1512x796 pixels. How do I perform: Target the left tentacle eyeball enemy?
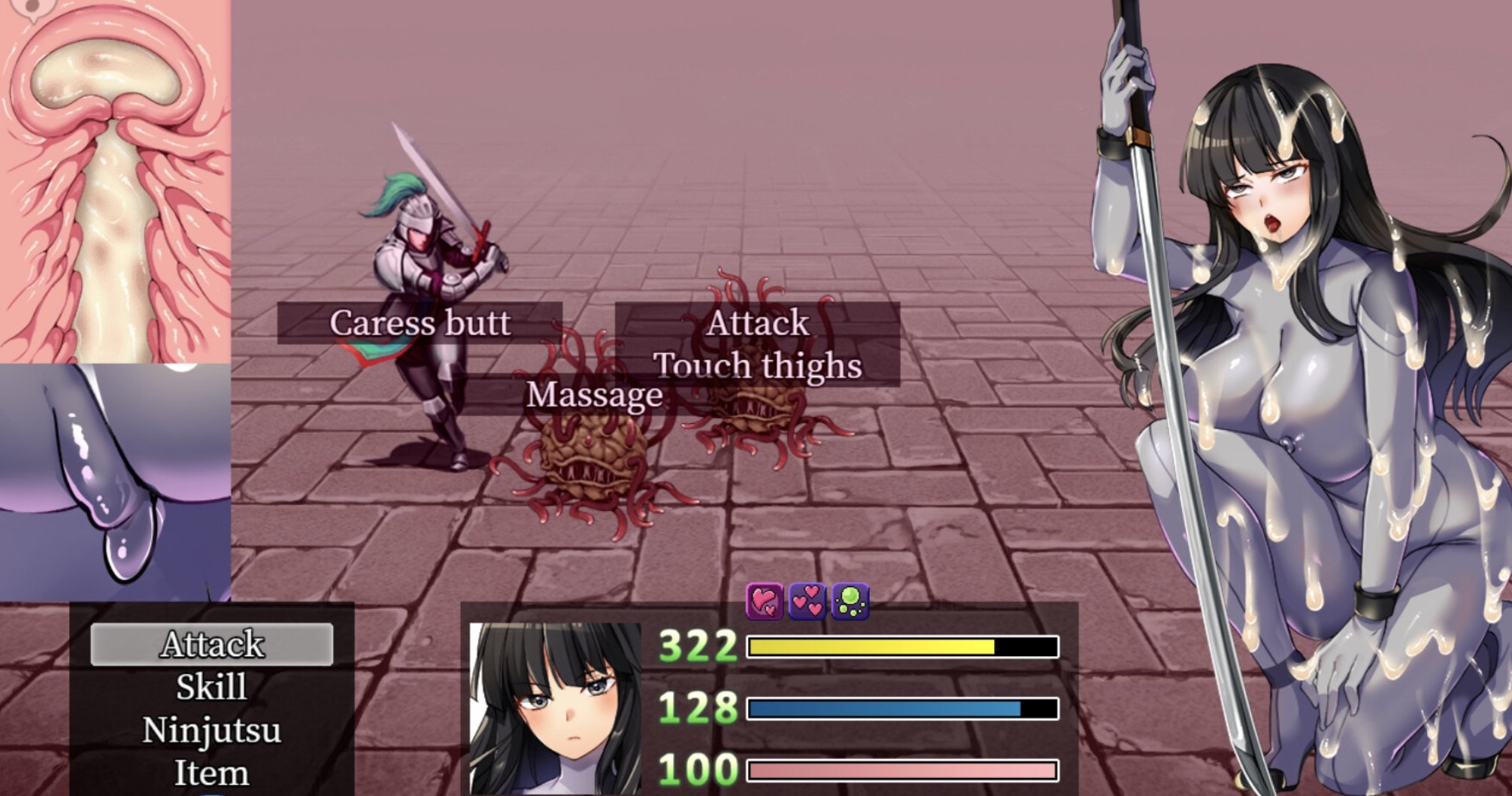point(590,451)
